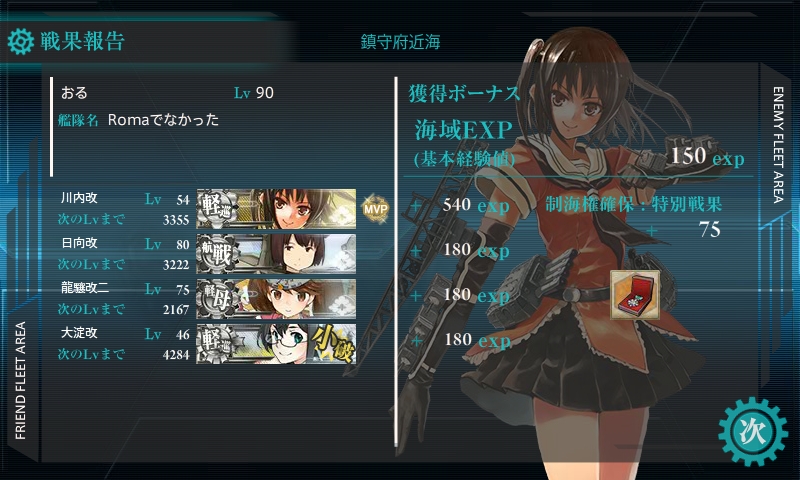The height and width of the screenshot is (480, 800).
Task: Pick the 大淀改 ship banner
Action: 276,342
